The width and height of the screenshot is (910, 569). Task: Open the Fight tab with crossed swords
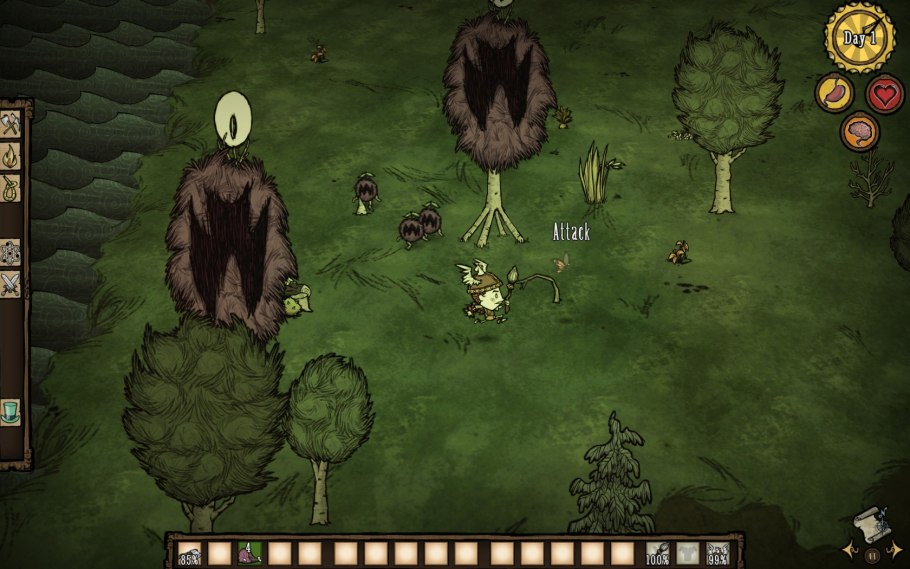(x=11, y=285)
